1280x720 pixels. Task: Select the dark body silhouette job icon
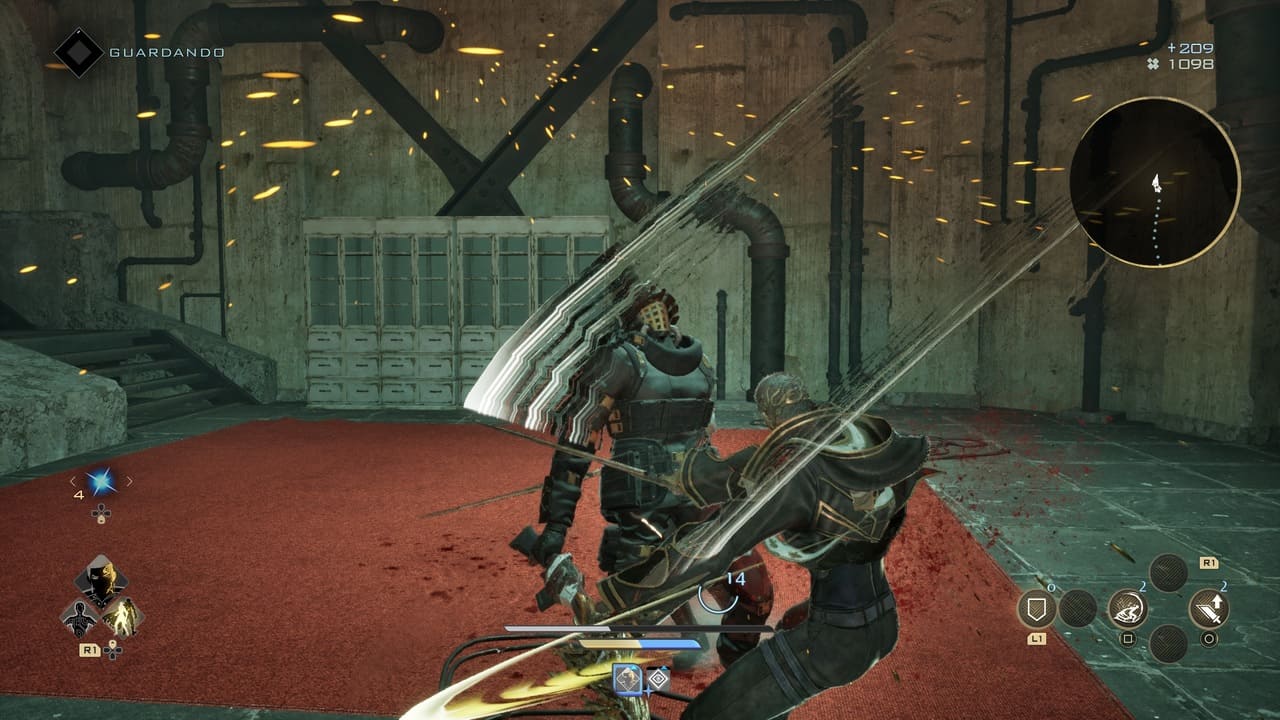[79, 619]
